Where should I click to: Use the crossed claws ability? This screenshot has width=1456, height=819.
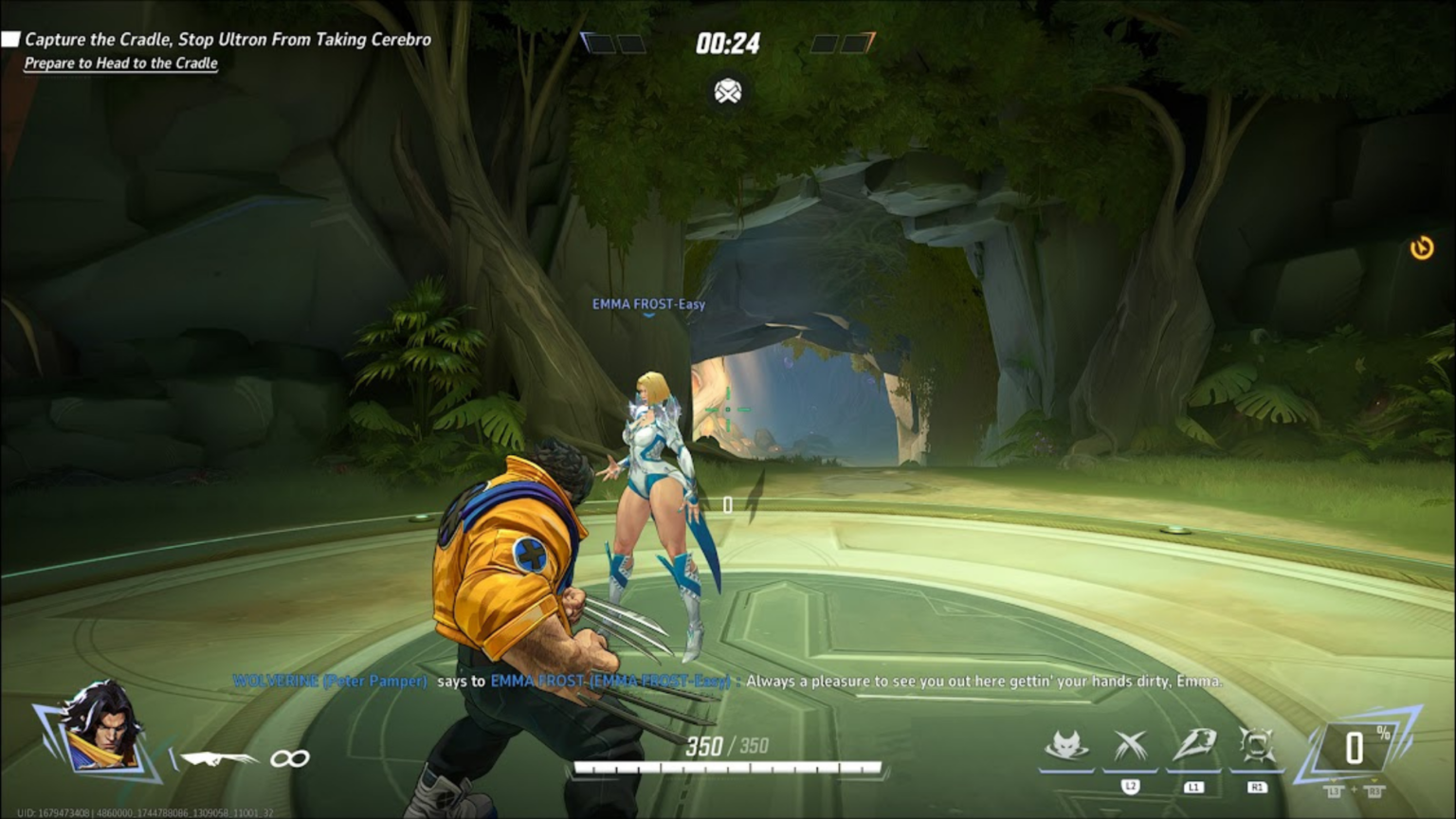click(1130, 747)
